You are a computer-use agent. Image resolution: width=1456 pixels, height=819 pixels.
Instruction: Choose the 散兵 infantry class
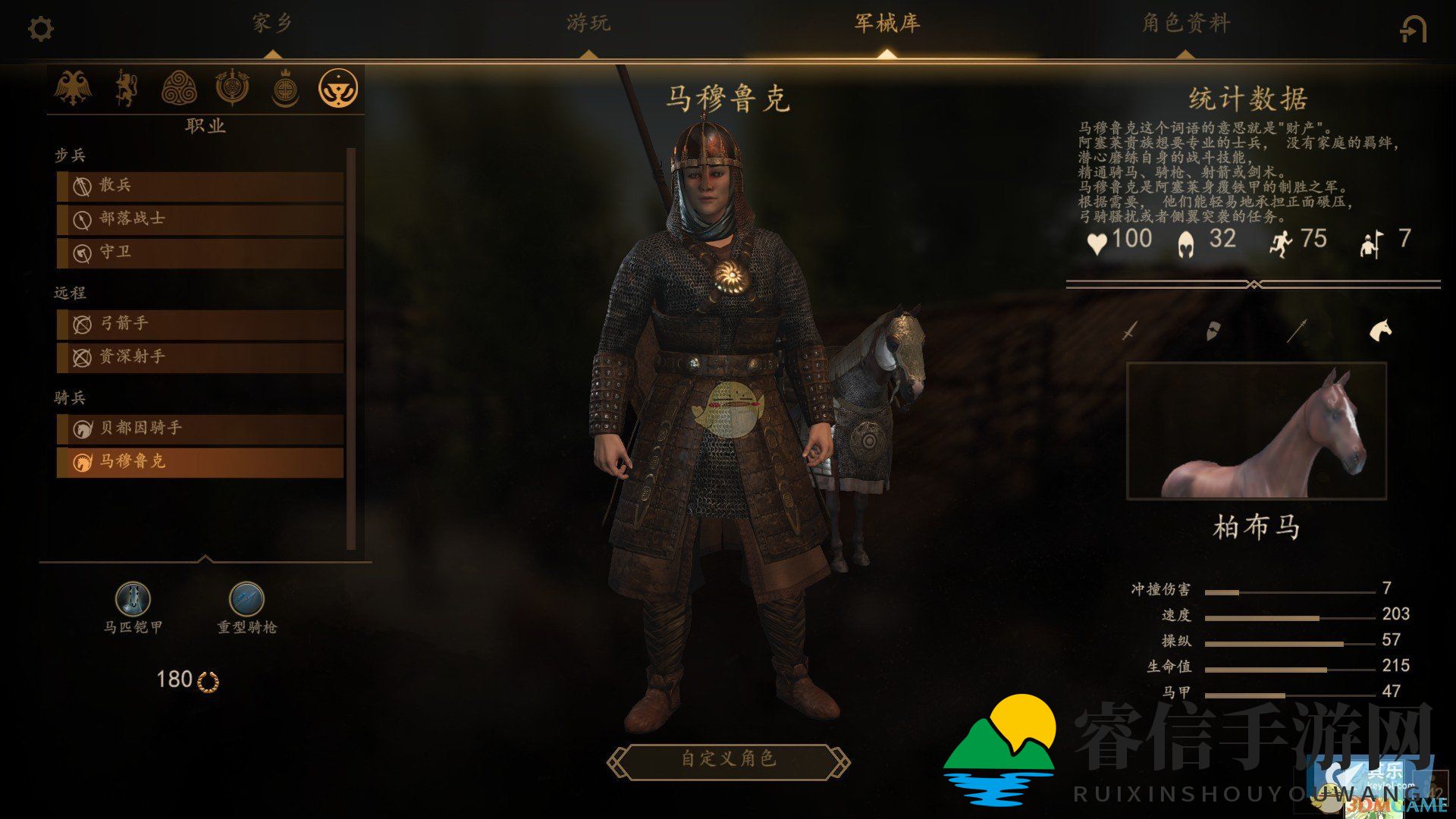coord(200,186)
